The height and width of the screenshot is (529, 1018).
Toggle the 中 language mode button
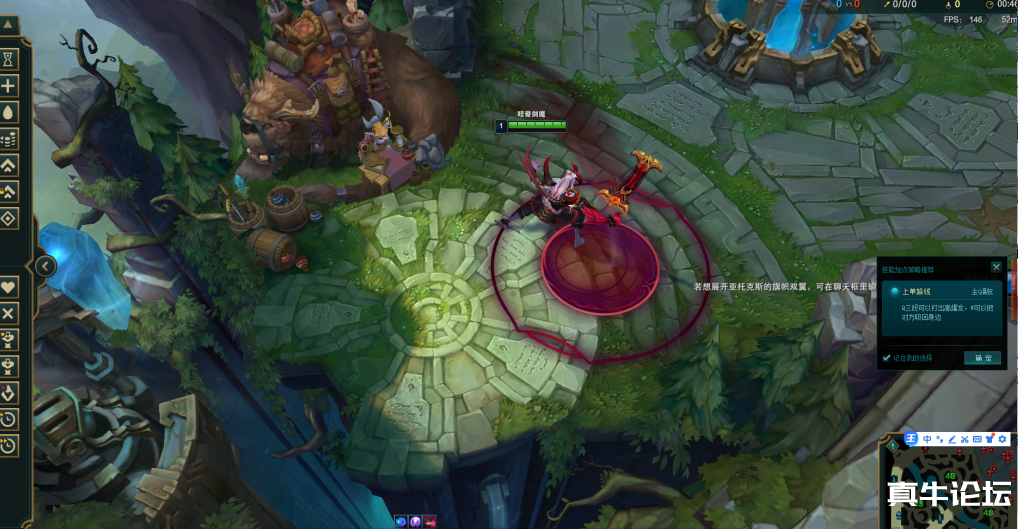[x=927, y=439]
